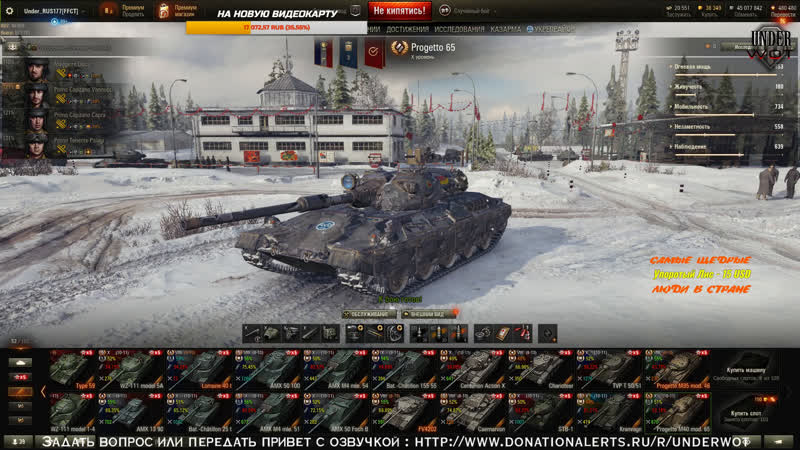Choose the STB-1 tank
This screenshot has height=450, width=800.
tap(544, 411)
